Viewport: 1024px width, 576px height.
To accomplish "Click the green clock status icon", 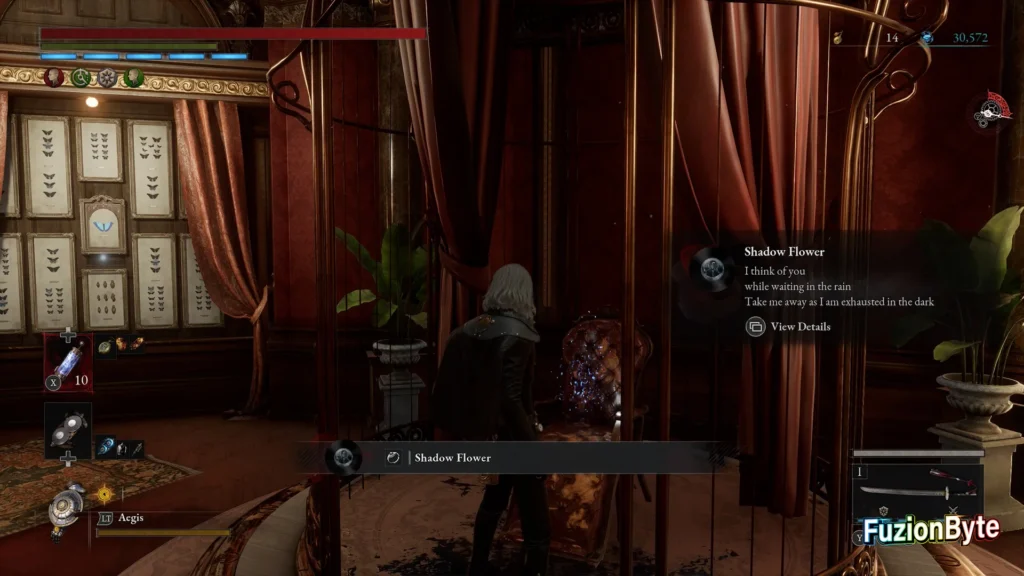I will [80, 78].
